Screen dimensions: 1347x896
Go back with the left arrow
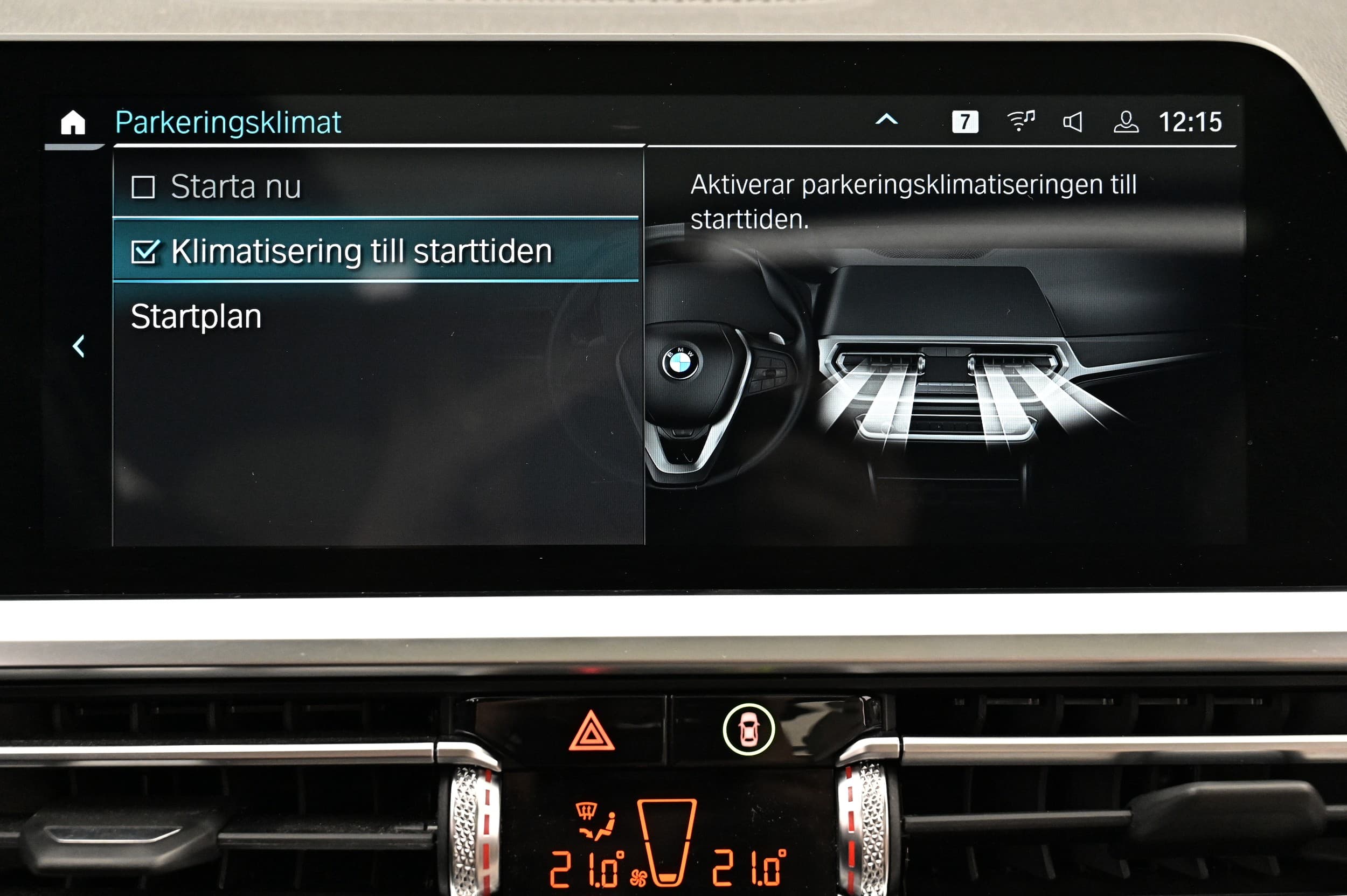[79, 346]
